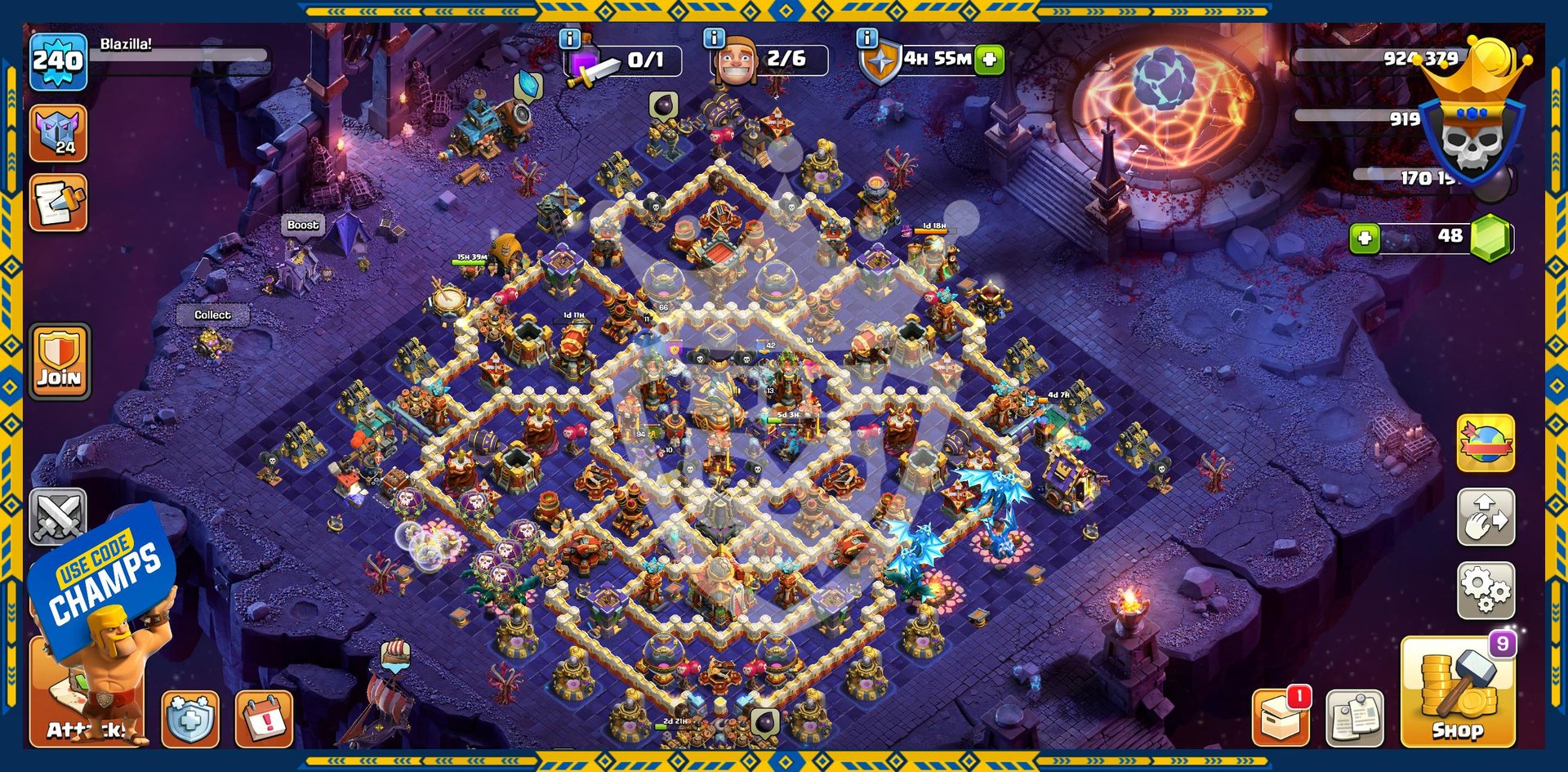This screenshot has width=1568, height=772.
Task: Open player level 240 profile badge
Action: 58,61
